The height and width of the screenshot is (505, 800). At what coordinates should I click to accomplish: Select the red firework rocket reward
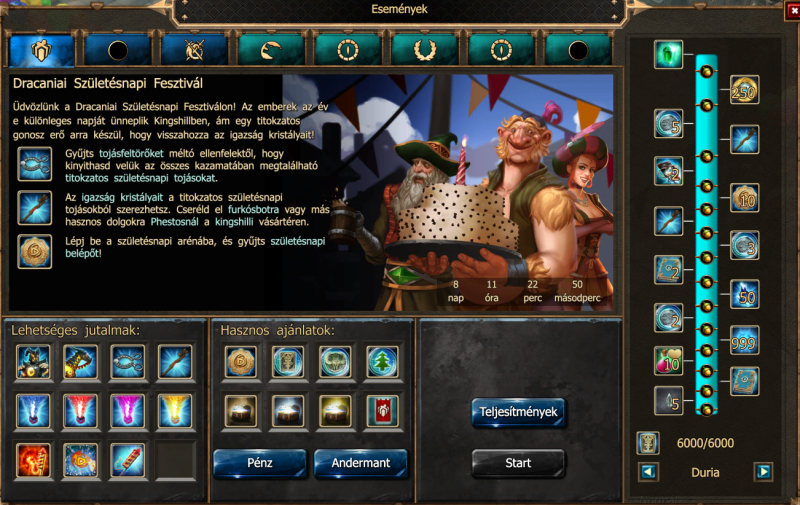(x=127, y=459)
